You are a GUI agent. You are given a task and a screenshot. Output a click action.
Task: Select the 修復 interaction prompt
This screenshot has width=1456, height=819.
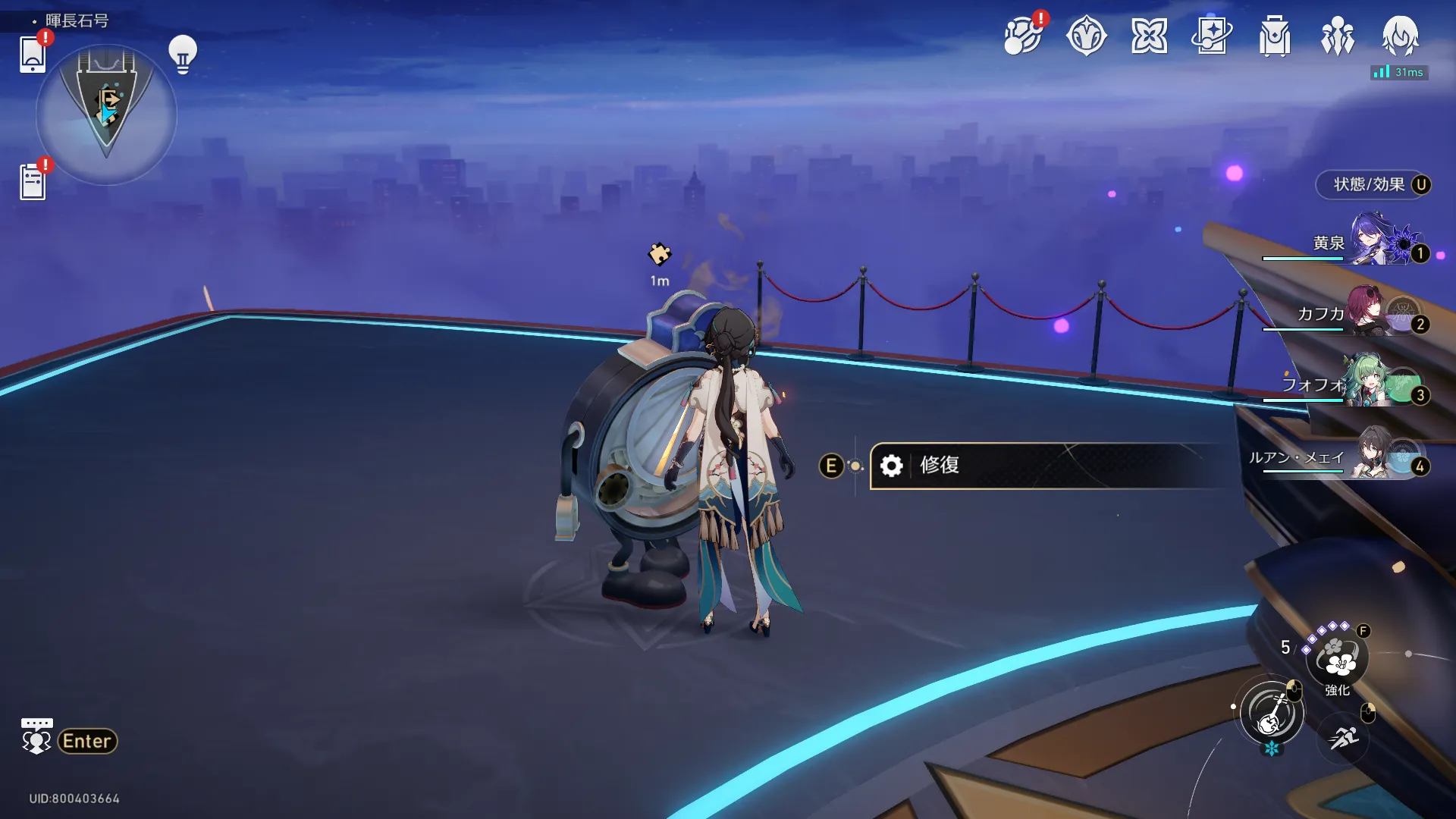[1046, 465]
